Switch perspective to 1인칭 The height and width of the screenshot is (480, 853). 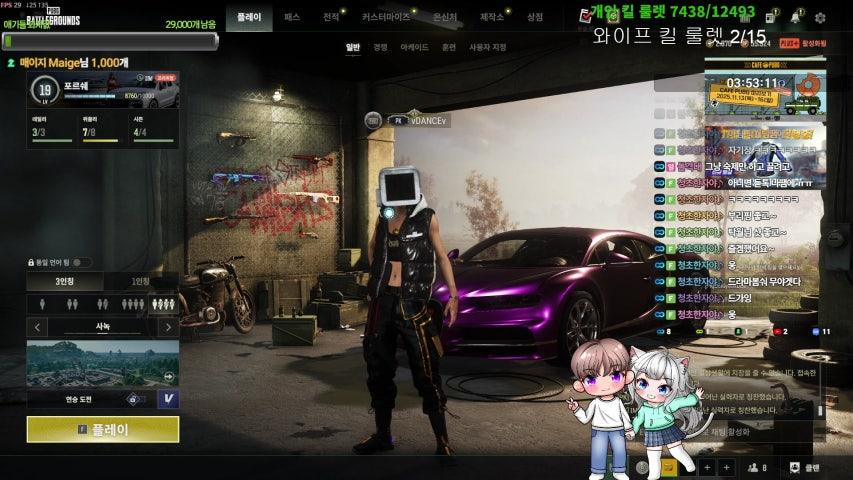(141, 282)
